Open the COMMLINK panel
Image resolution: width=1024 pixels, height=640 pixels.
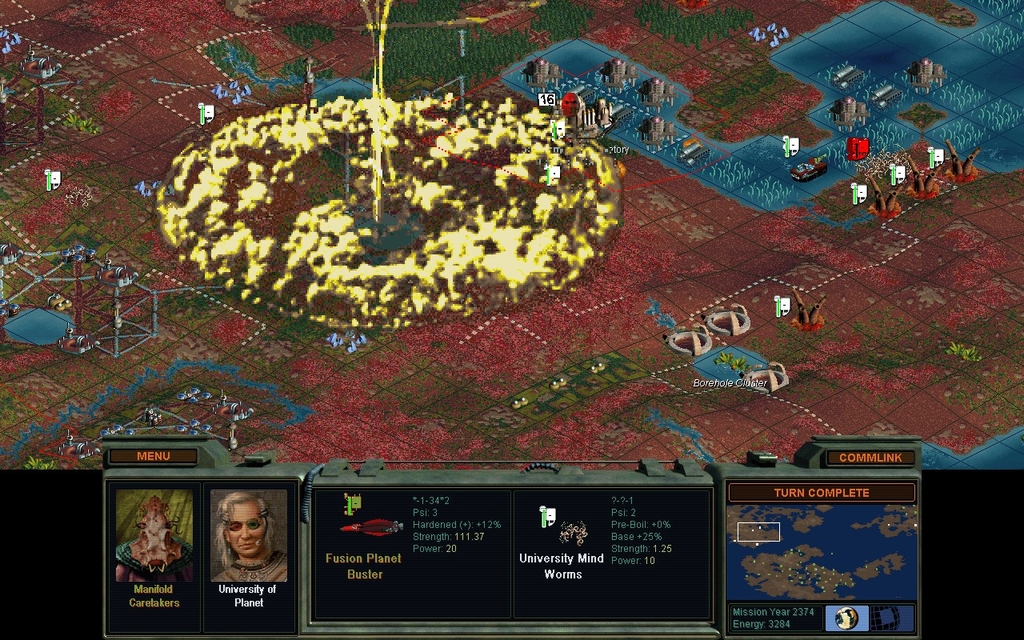click(863, 457)
